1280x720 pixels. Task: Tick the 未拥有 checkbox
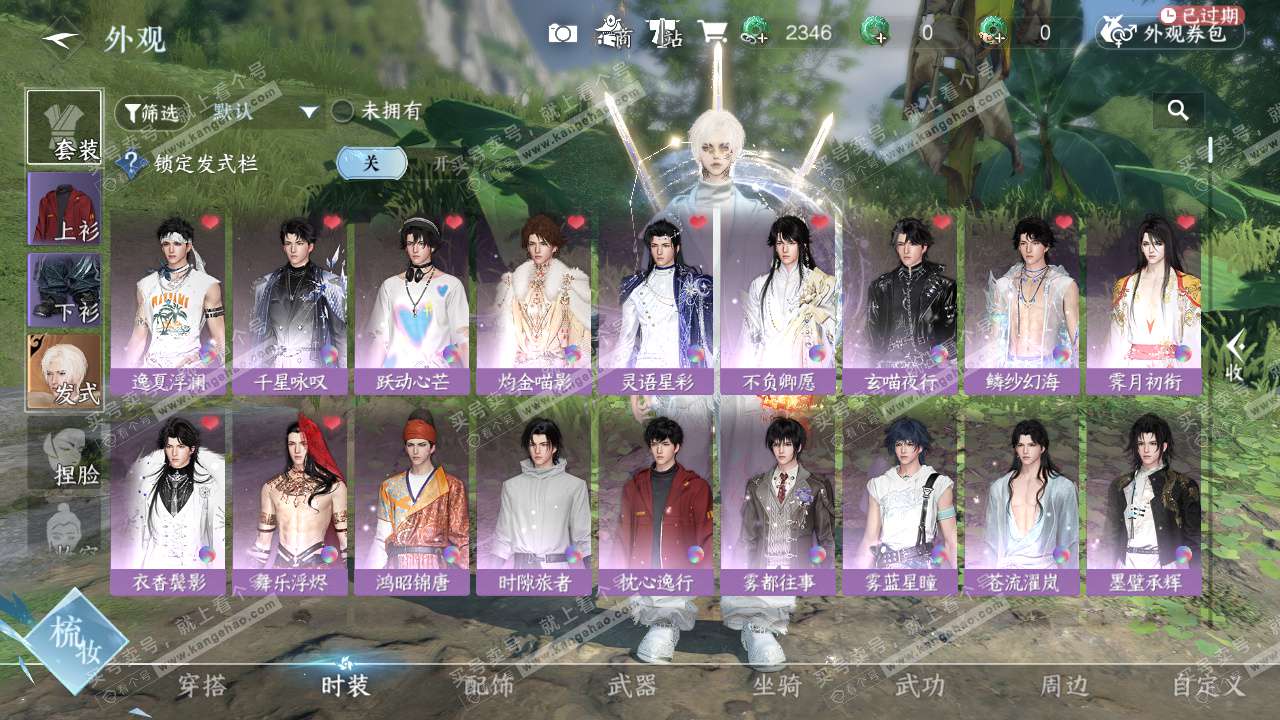pos(343,112)
